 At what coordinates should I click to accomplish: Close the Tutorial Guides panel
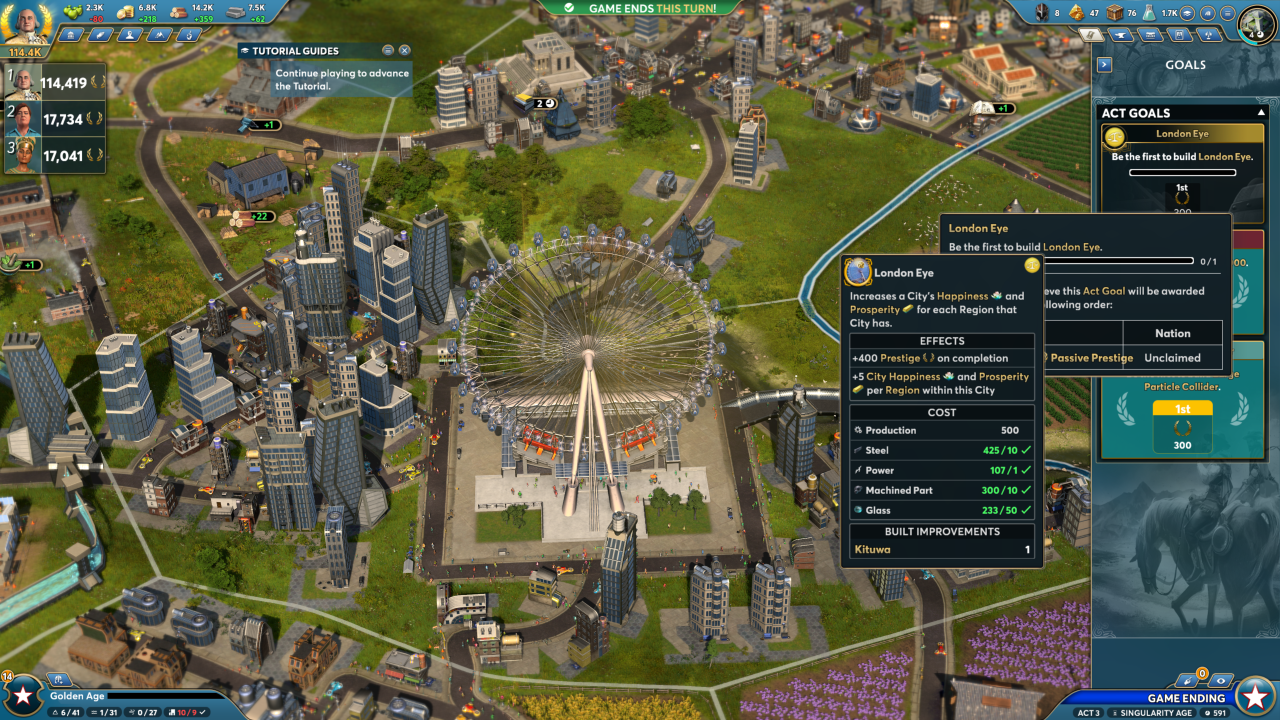[x=404, y=50]
